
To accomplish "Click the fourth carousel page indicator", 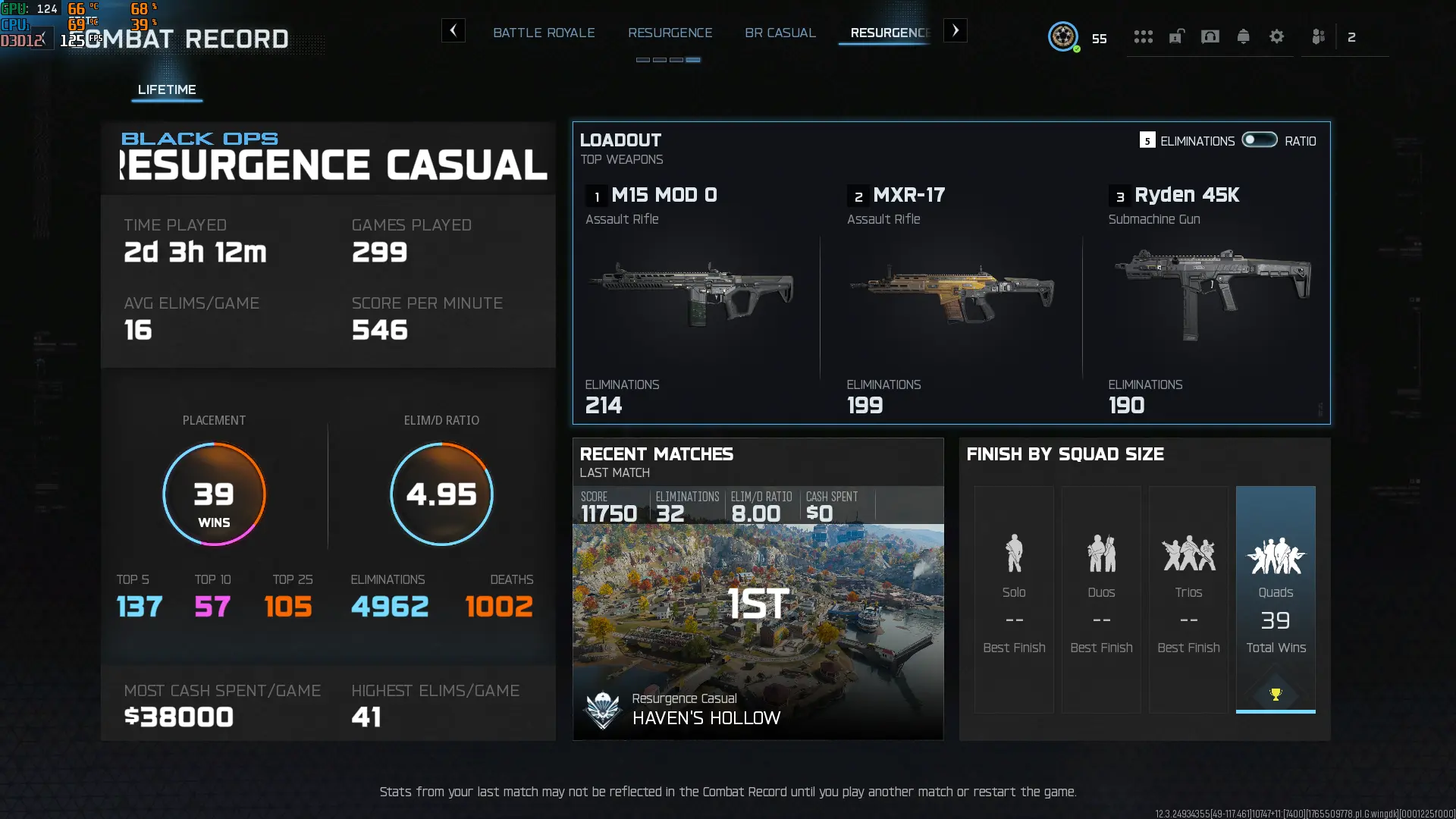I will click(x=695, y=58).
